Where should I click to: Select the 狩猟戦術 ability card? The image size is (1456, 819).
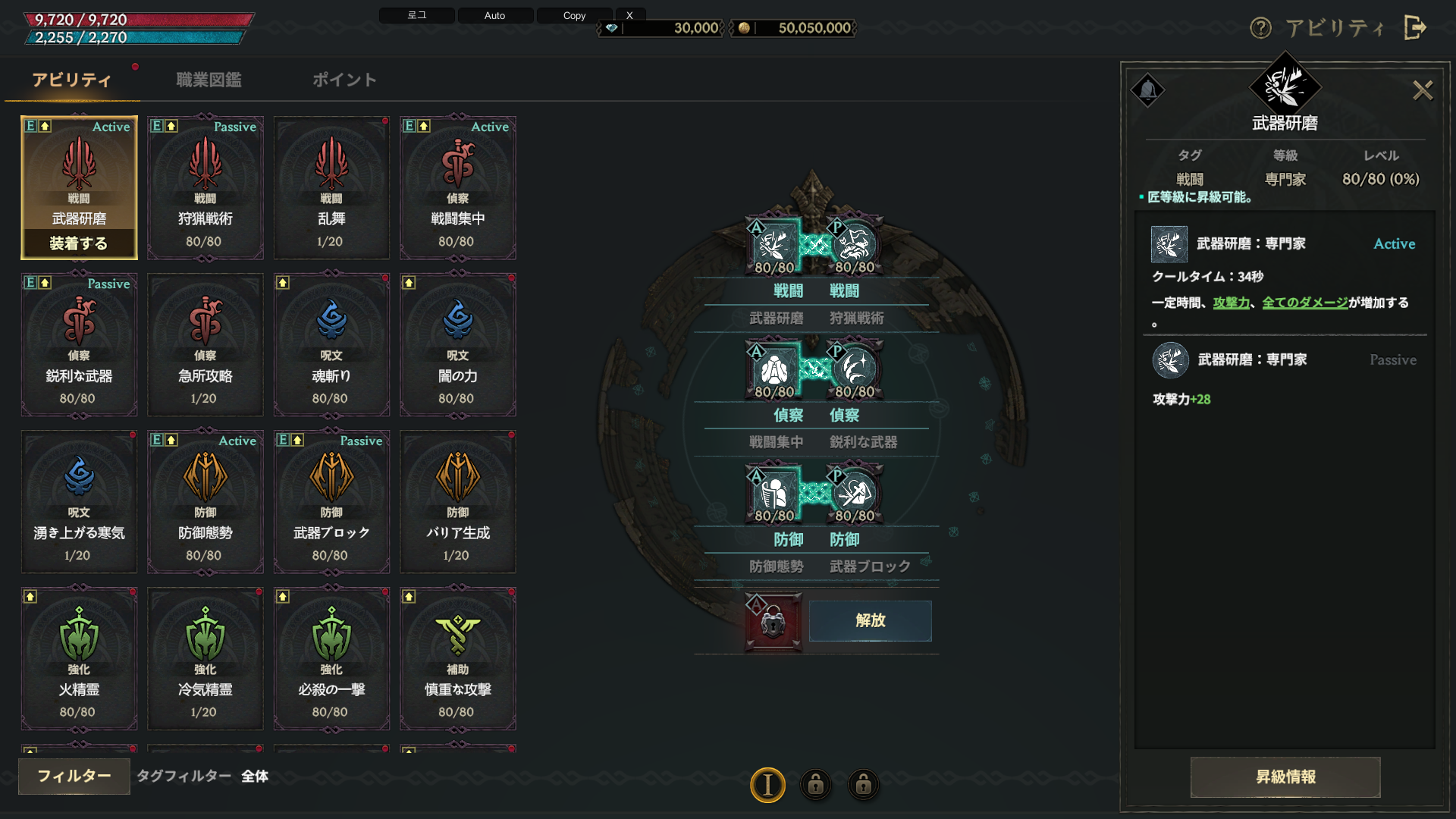click(205, 188)
